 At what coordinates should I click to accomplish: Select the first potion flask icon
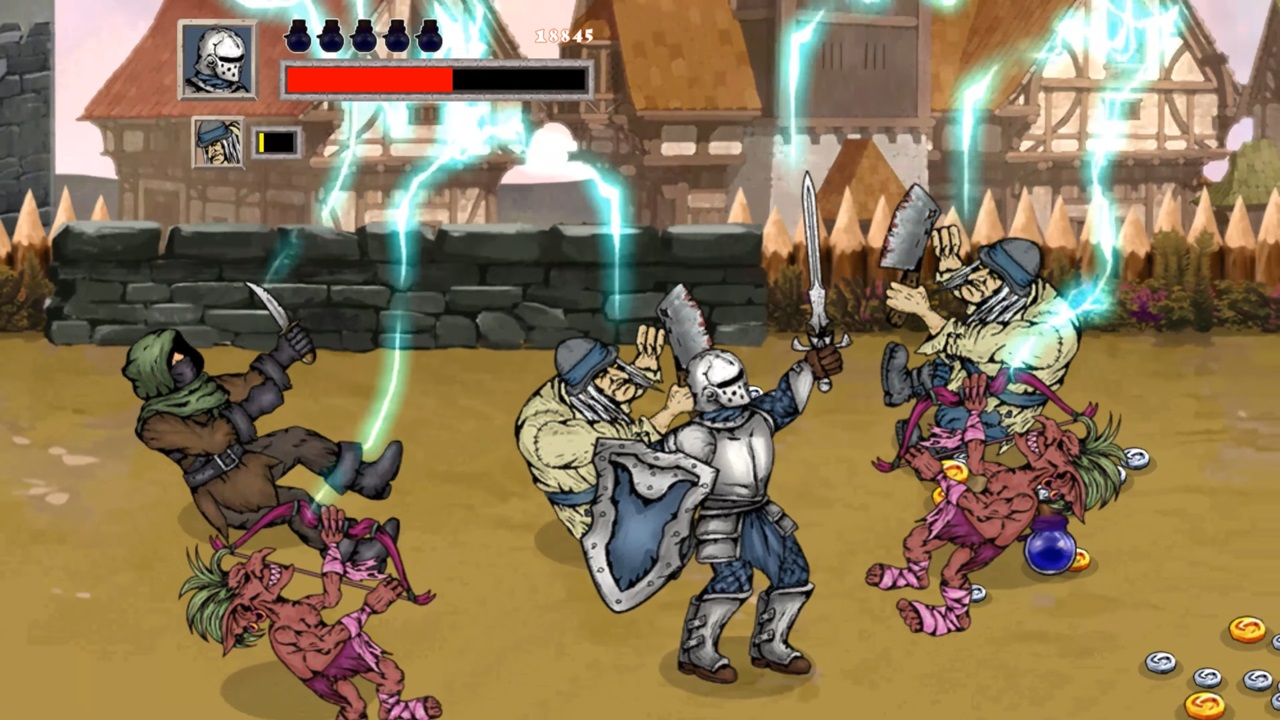(x=297, y=37)
